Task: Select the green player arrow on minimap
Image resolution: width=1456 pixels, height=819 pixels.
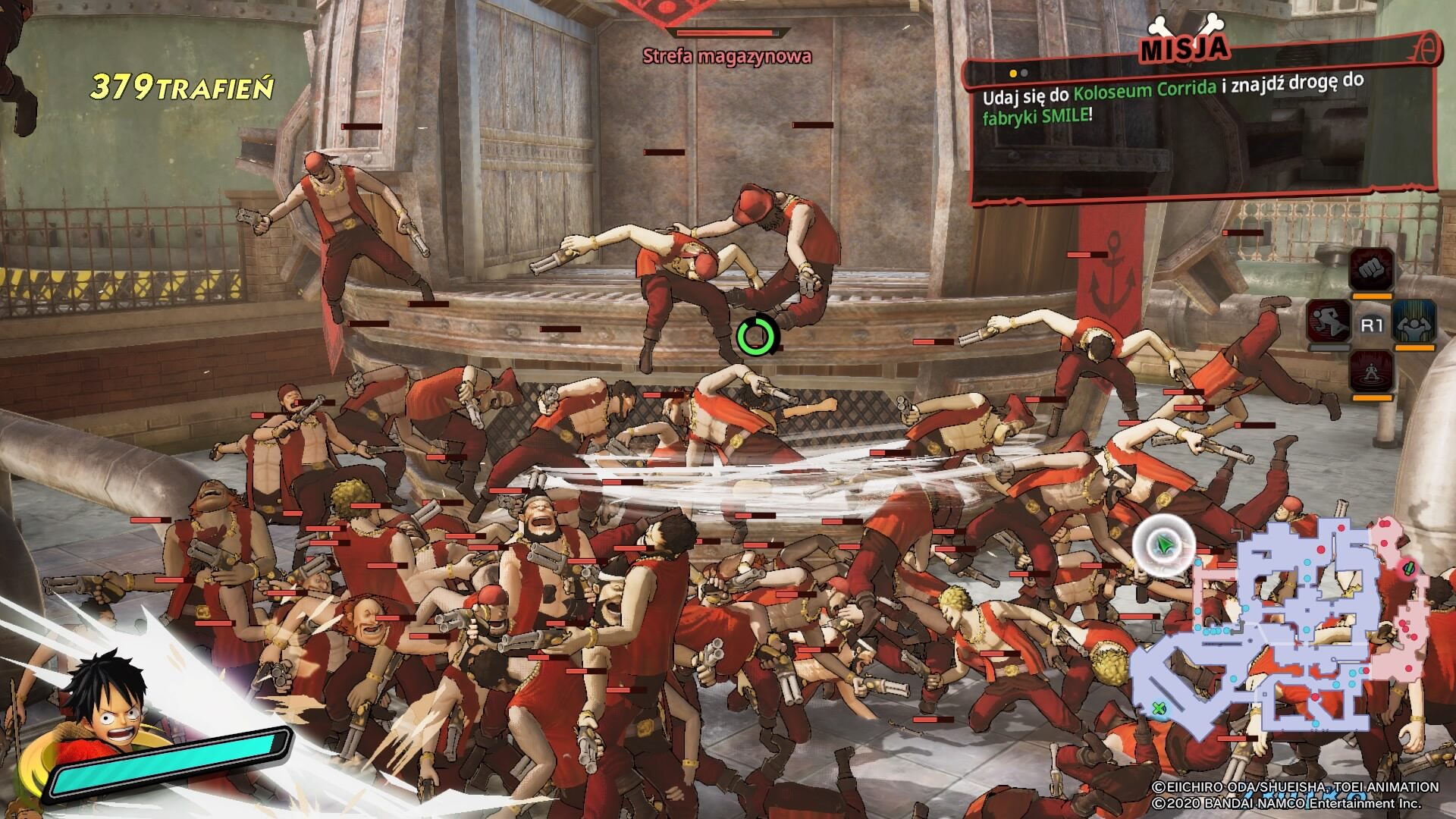Action: click(x=1163, y=544)
